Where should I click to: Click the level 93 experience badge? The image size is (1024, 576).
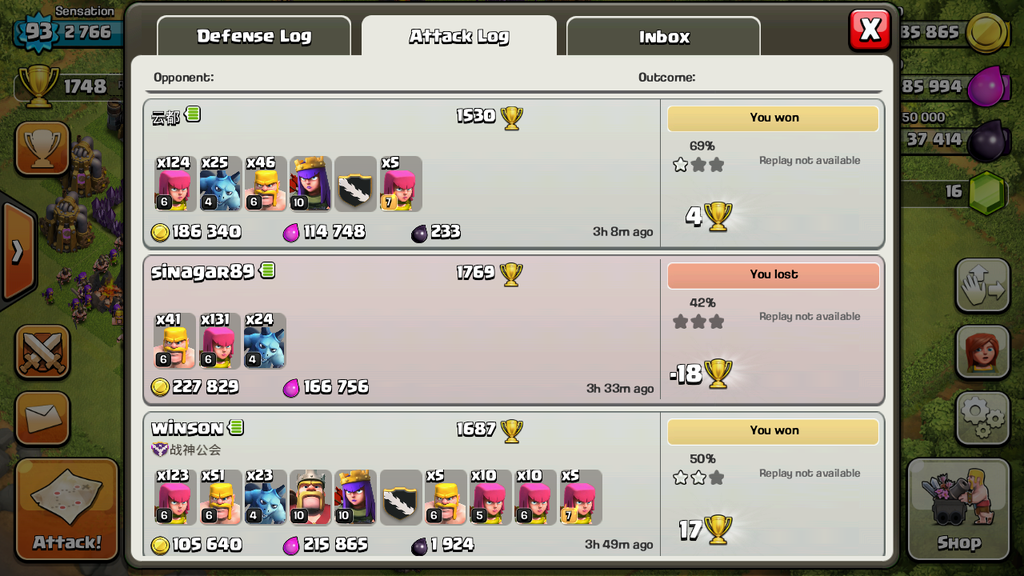(x=39, y=32)
